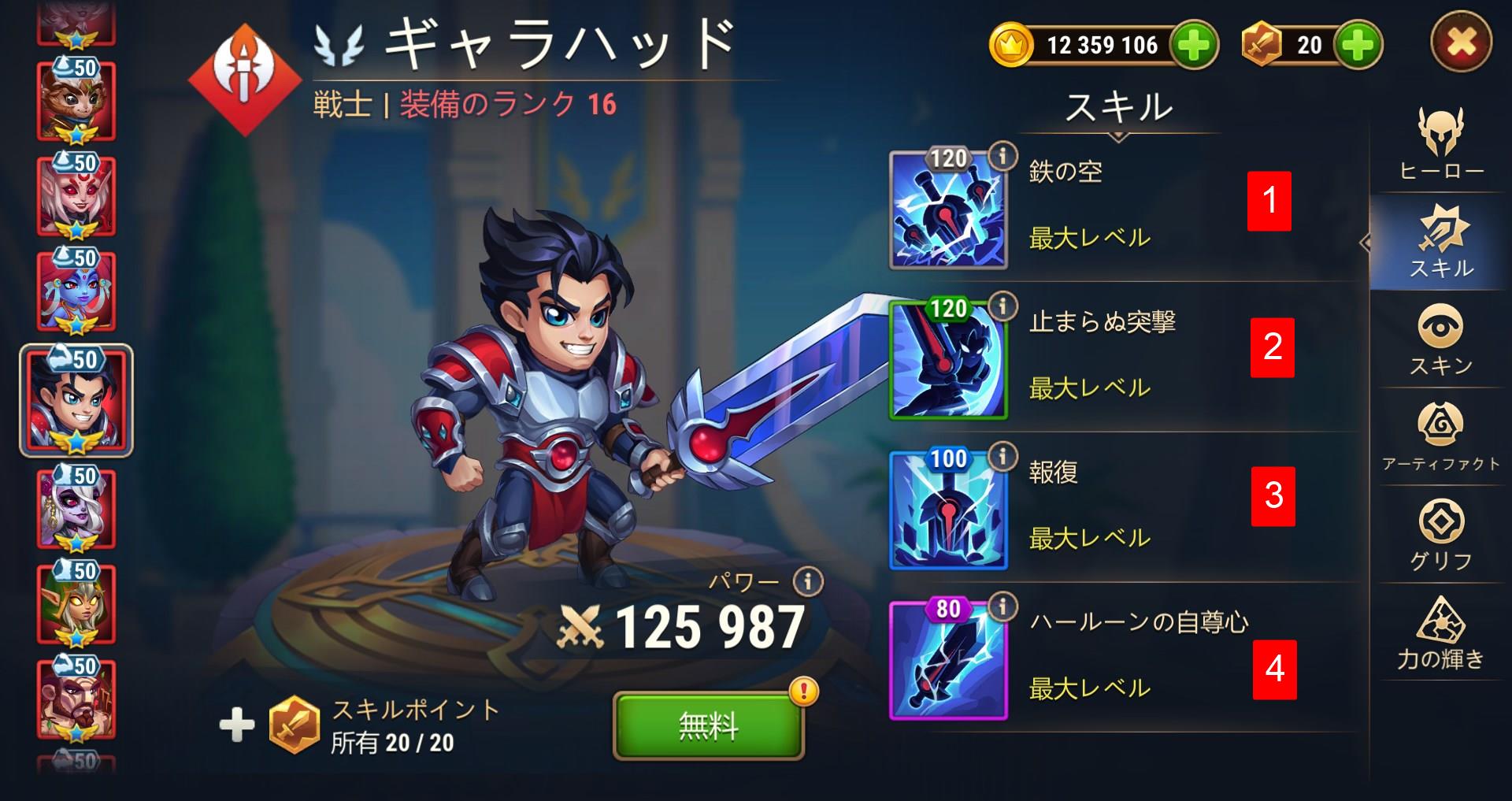The width and height of the screenshot is (1512, 801).
Task: Click the white plus beside スキルポイント
Action: pos(237,725)
